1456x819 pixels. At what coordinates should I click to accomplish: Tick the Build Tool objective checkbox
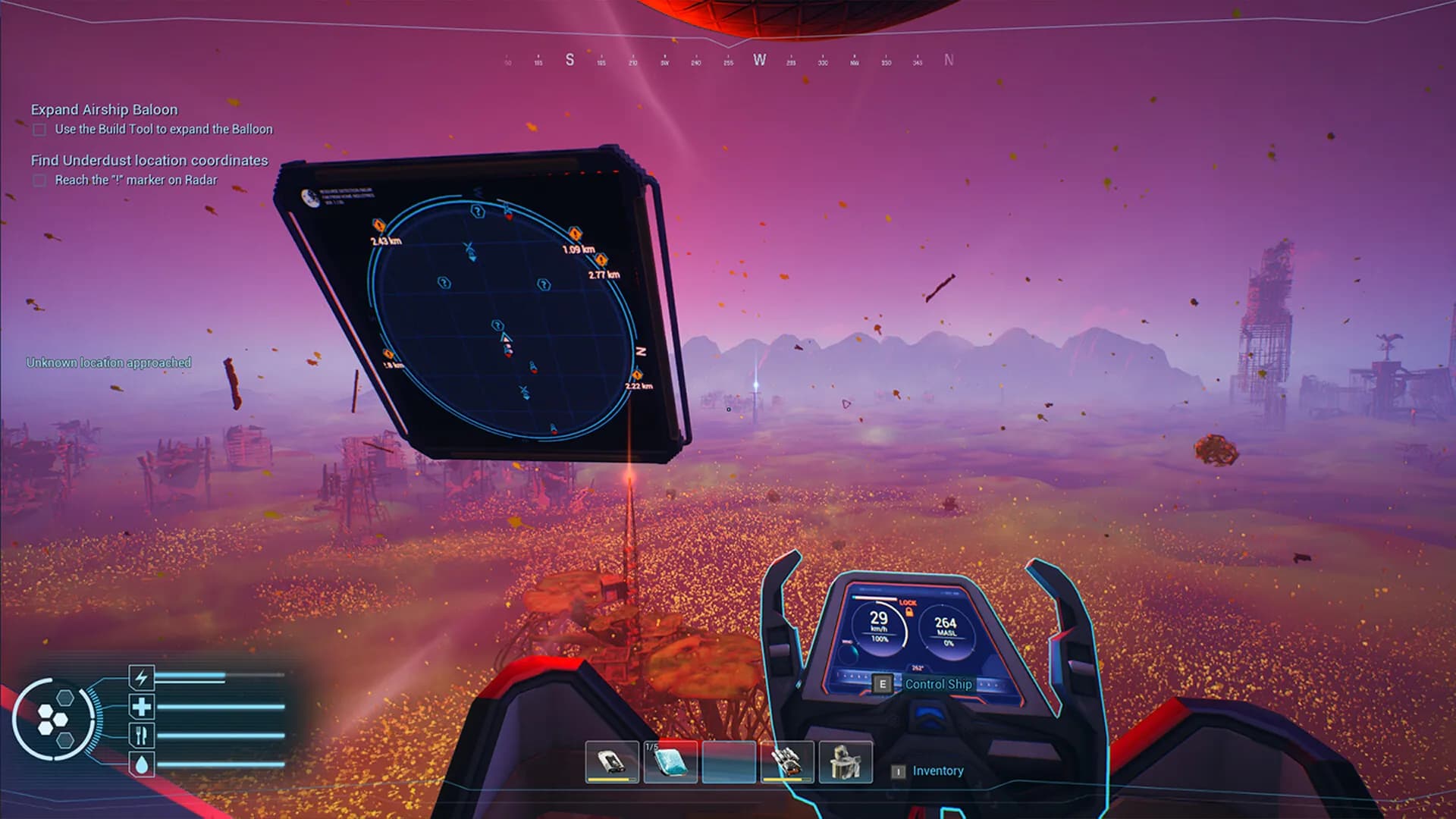pyautogui.click(x=39, y=130)
